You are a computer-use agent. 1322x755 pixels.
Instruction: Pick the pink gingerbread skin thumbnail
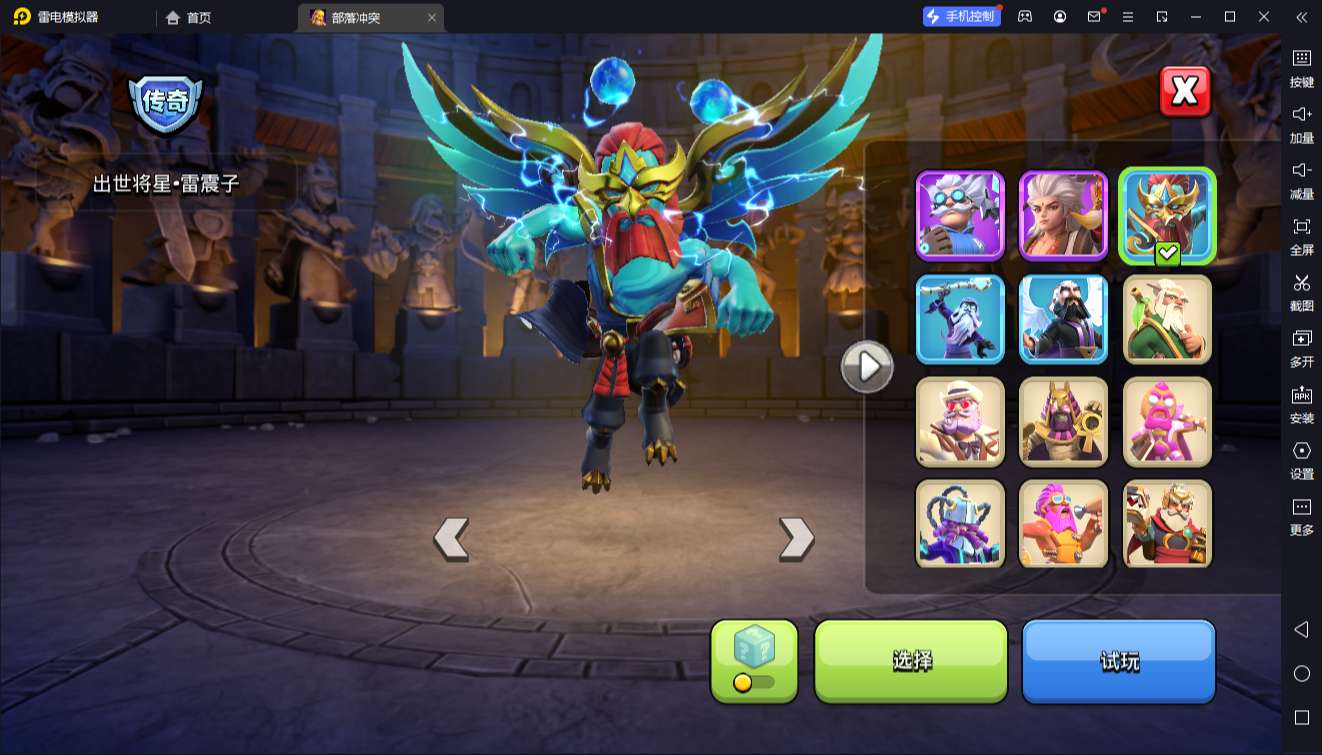point(1167,421)
